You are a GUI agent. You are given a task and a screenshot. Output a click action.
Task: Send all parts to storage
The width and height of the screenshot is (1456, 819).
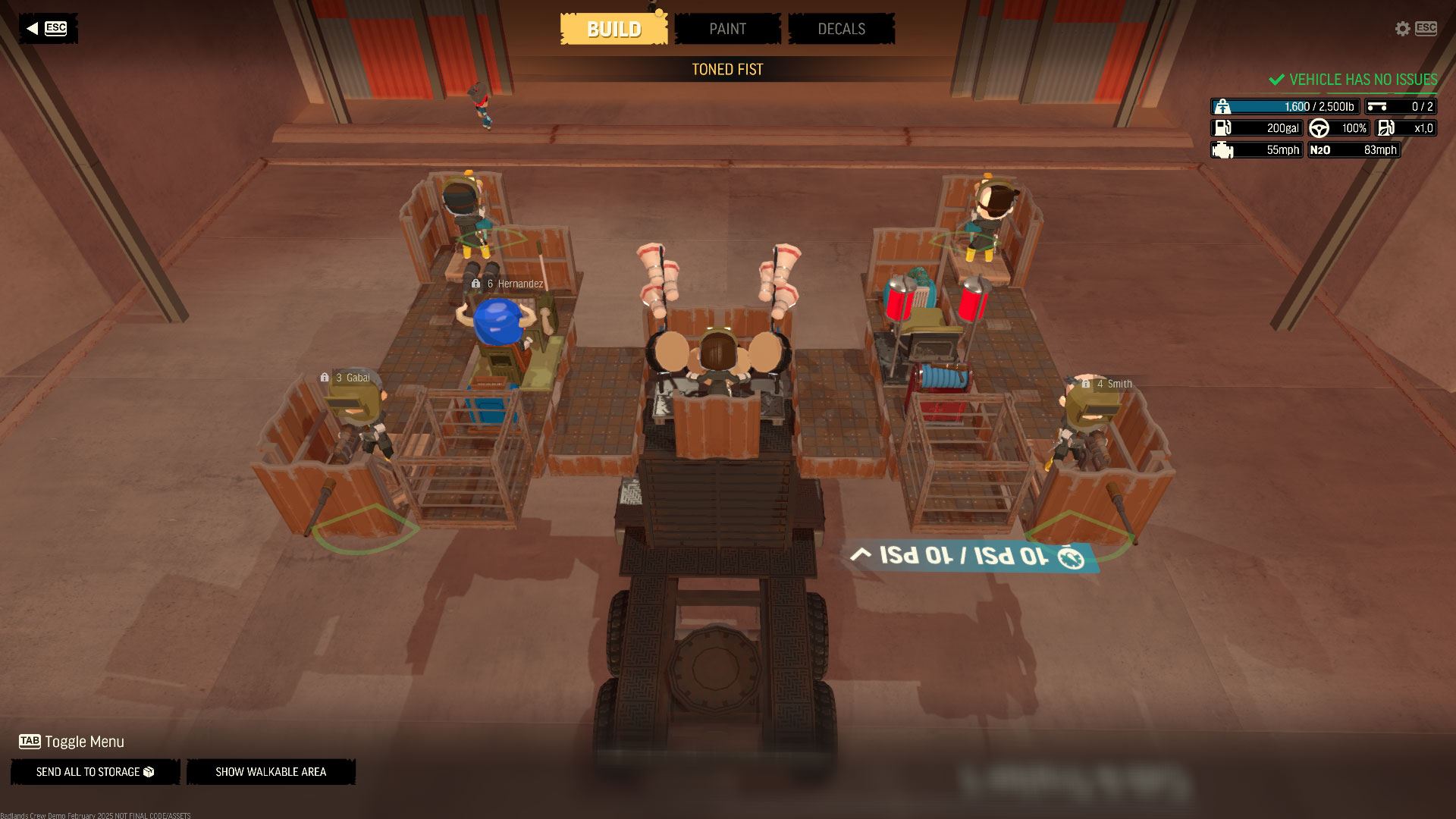[x=95, y=772]
